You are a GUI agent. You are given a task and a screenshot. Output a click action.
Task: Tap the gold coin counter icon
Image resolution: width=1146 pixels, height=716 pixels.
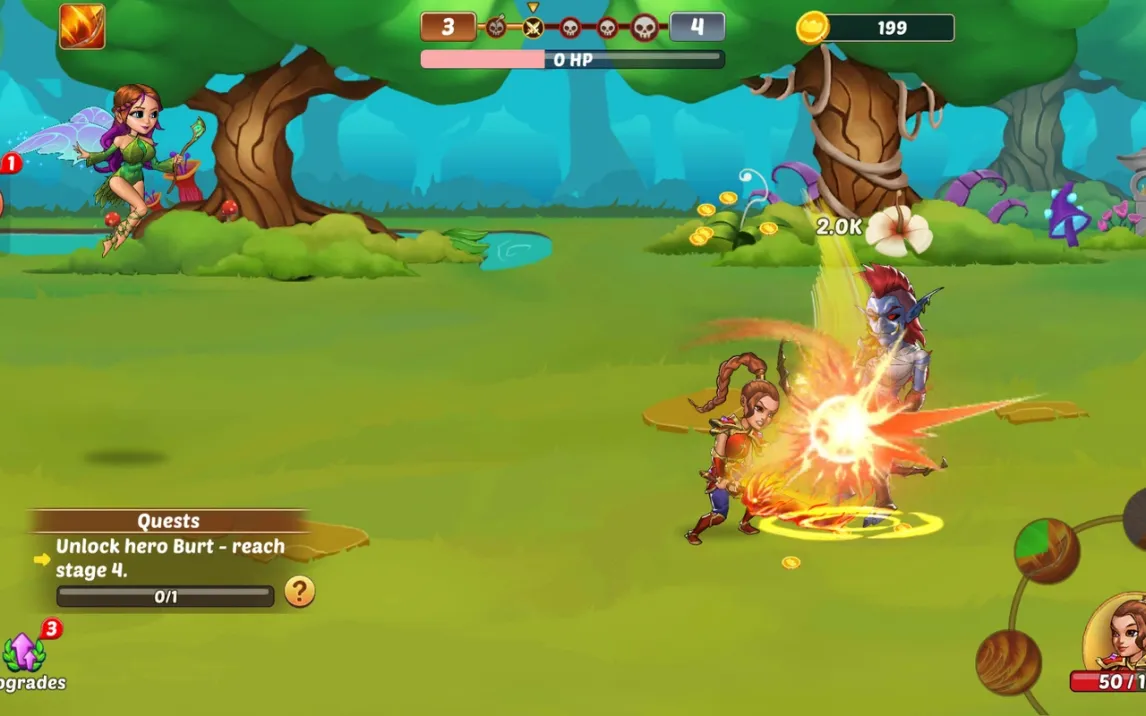pyautogui.click(x=812, y=28)
